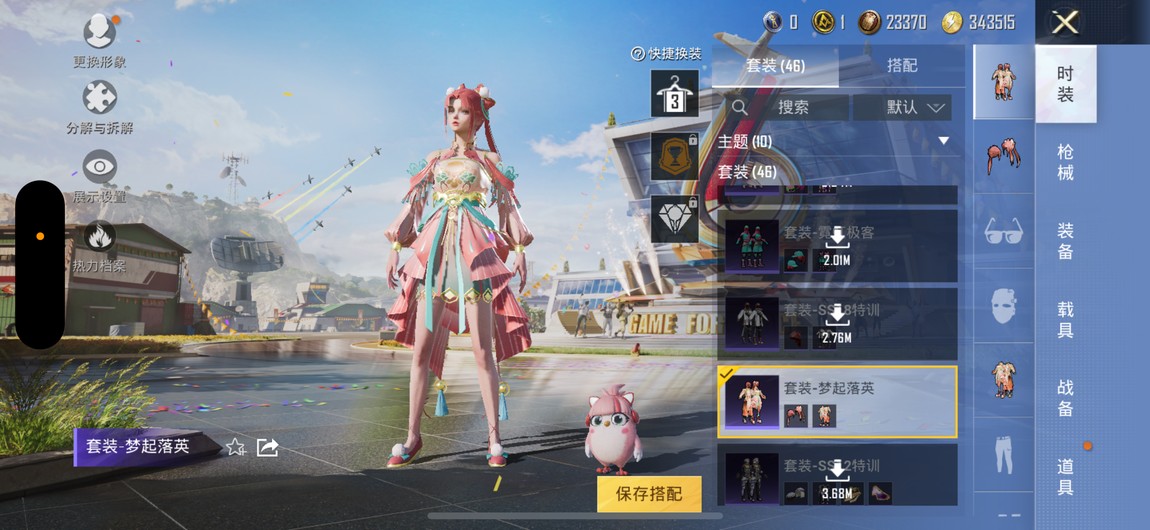
Task: Download the 2.76M outfit set
Action: [836, 324]
